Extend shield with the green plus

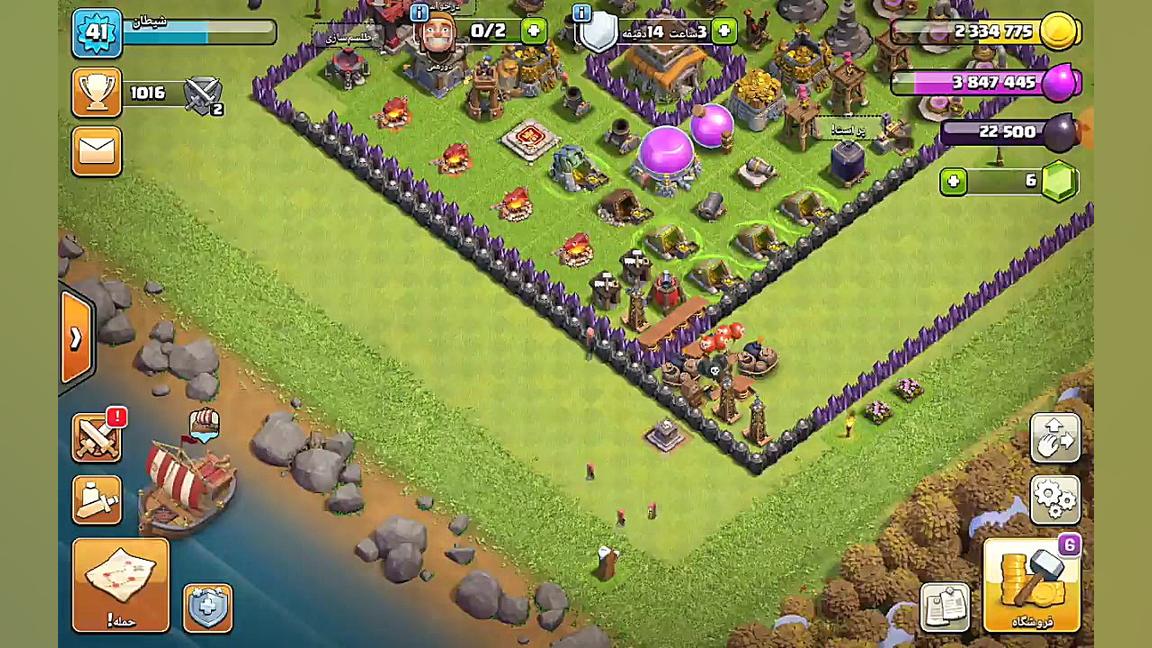click(724, 31)
